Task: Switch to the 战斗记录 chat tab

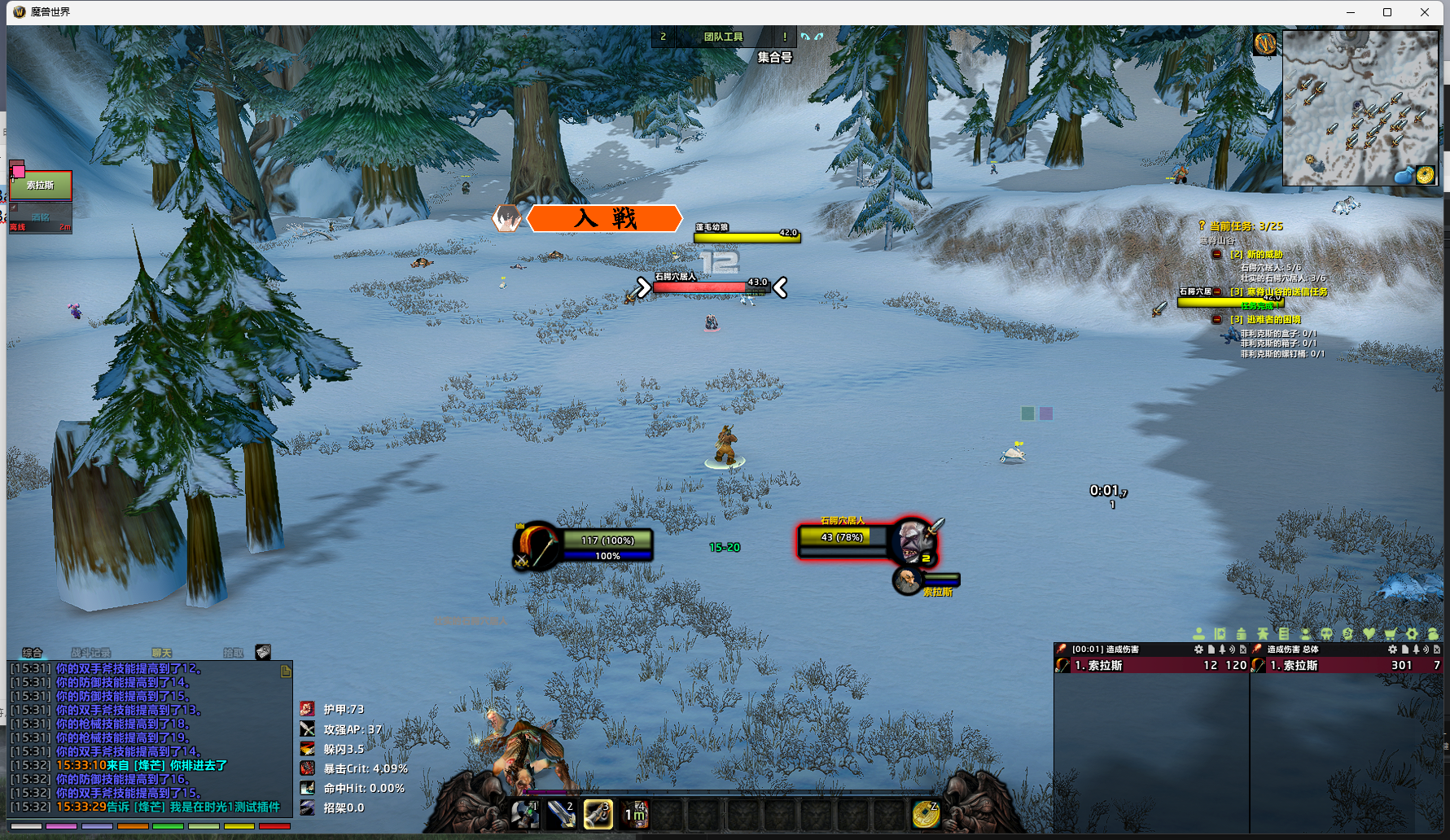Action: click(x=90, y=653)
